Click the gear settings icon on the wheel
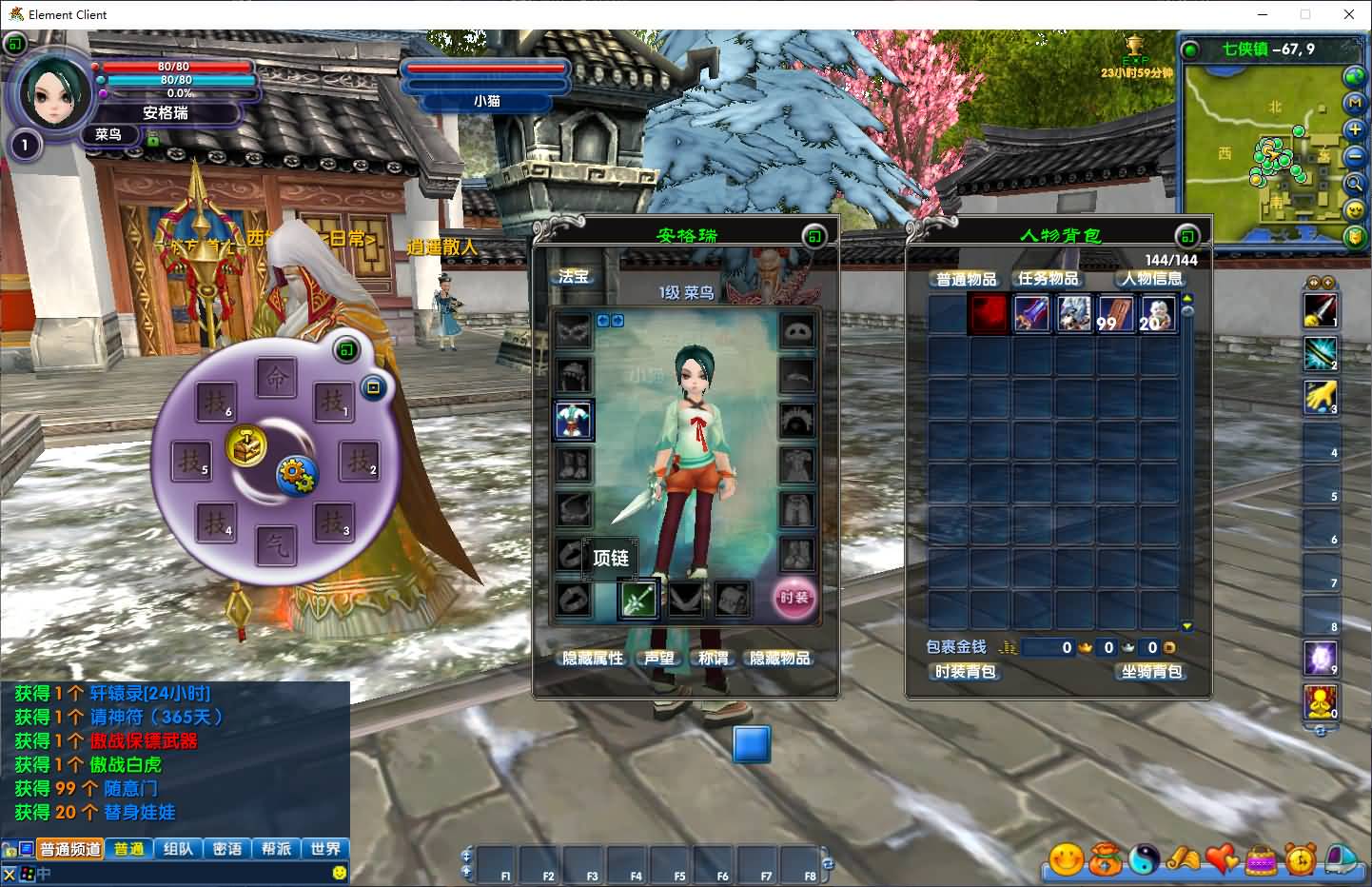The width and height of the screenshot is (1372, 887). tap(297, 474)
